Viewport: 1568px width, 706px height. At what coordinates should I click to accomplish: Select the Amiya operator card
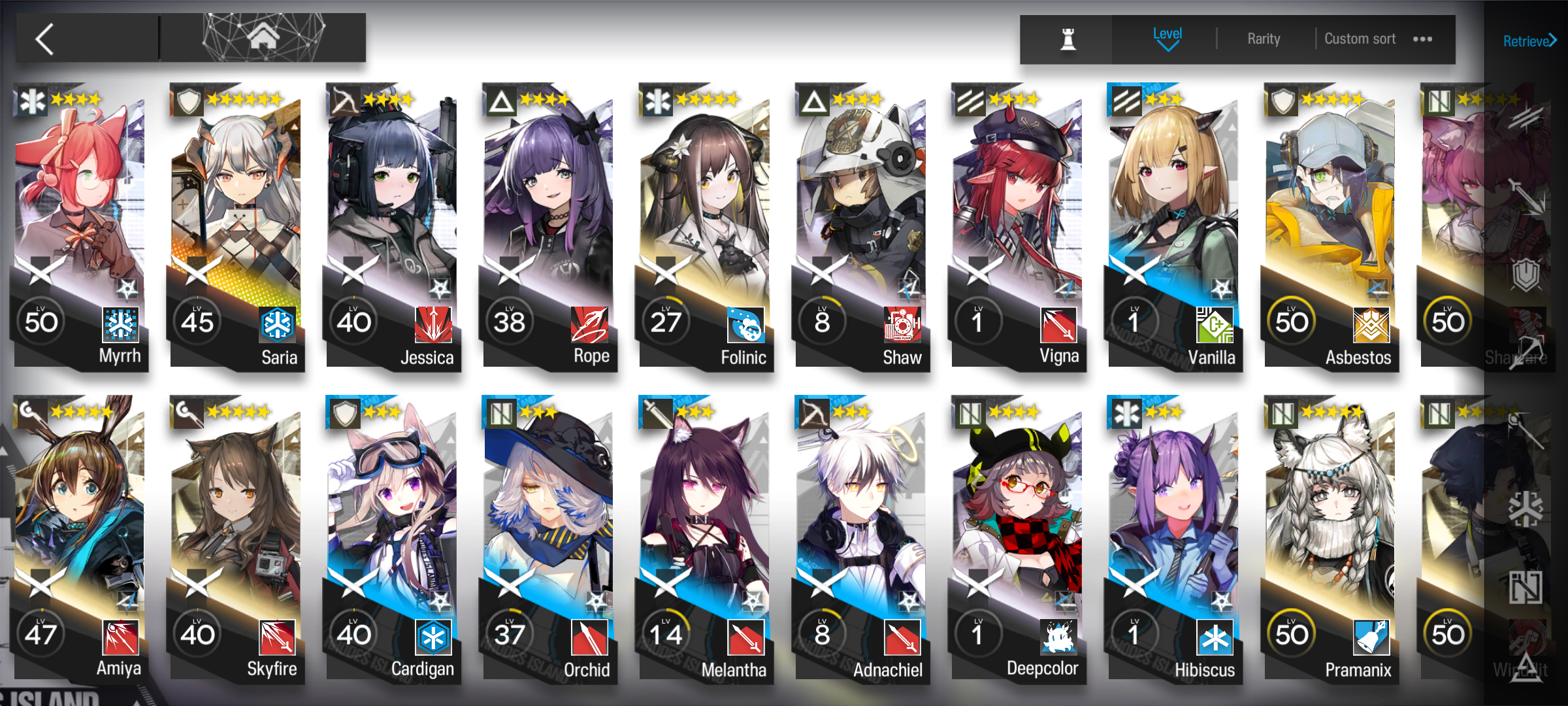click(x=80, y=536)
